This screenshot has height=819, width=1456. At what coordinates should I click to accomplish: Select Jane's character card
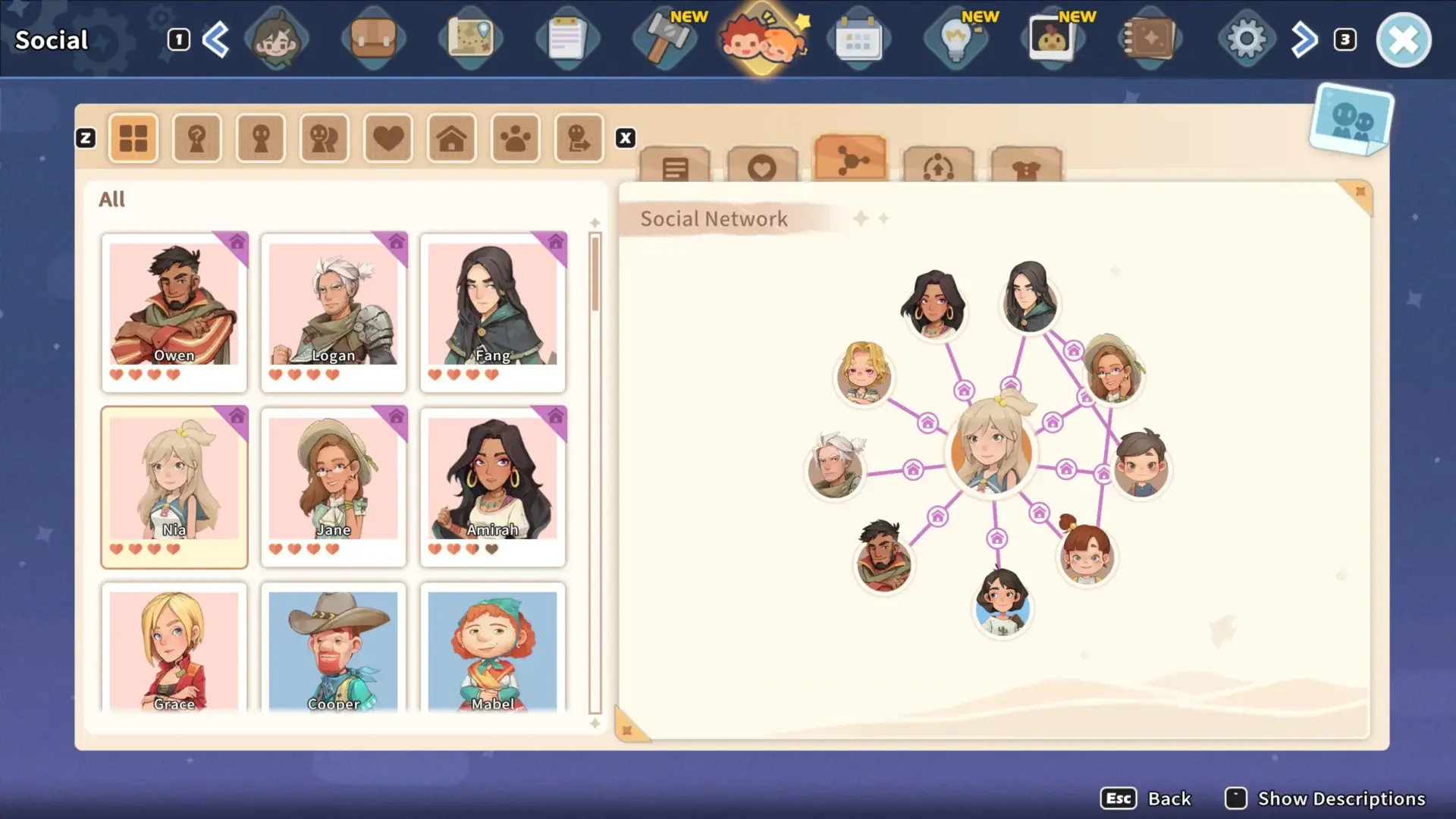(334, 485)
